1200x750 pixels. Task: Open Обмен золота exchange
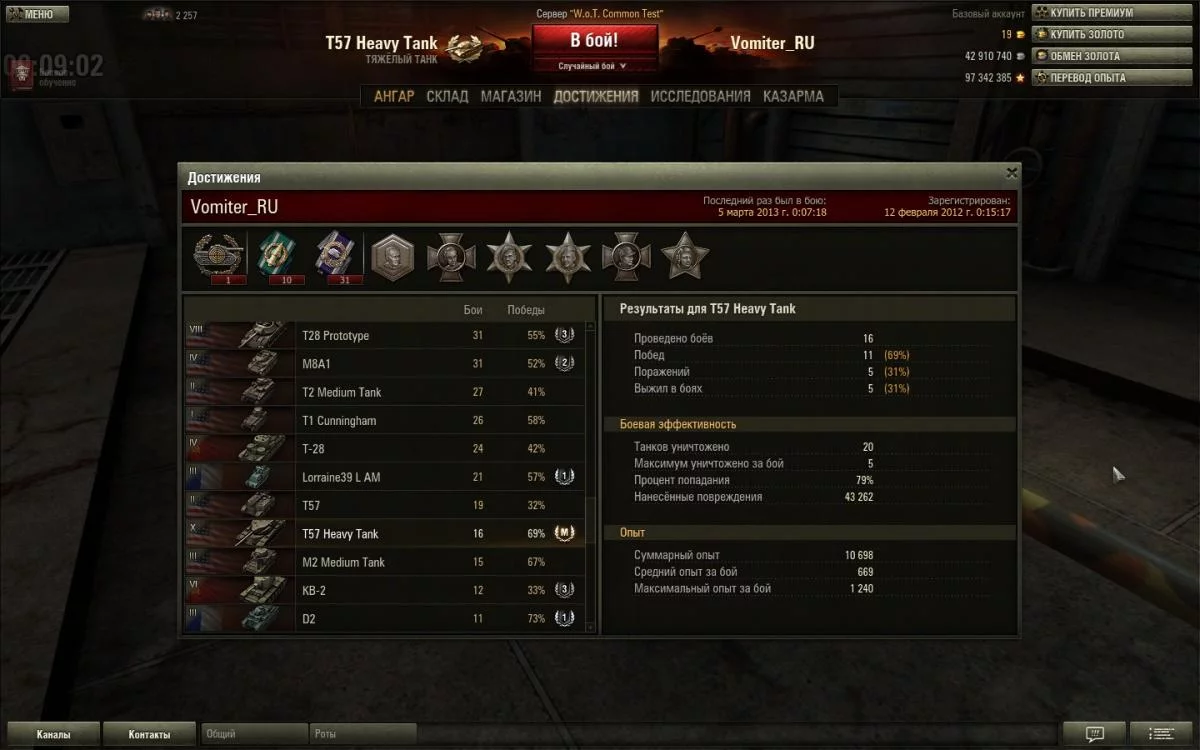coord(1084,56)
